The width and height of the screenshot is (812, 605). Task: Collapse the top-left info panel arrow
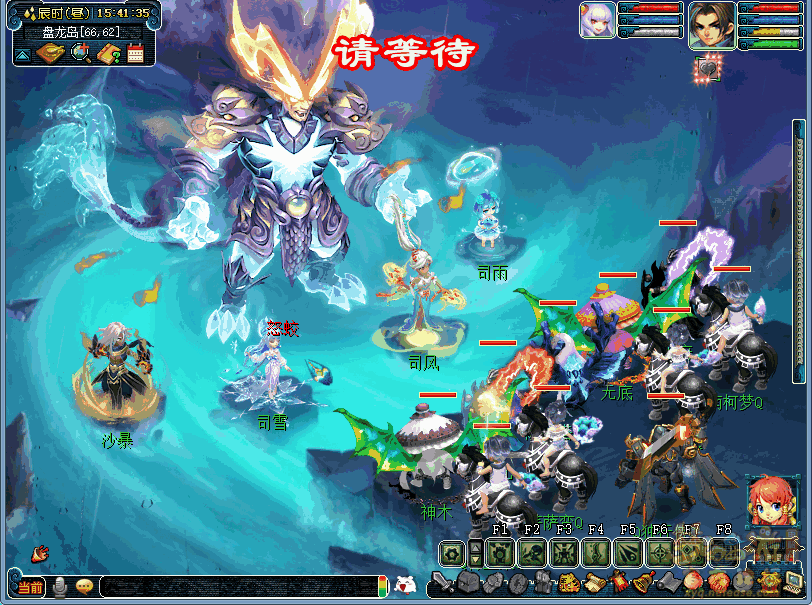coord(22,52)
